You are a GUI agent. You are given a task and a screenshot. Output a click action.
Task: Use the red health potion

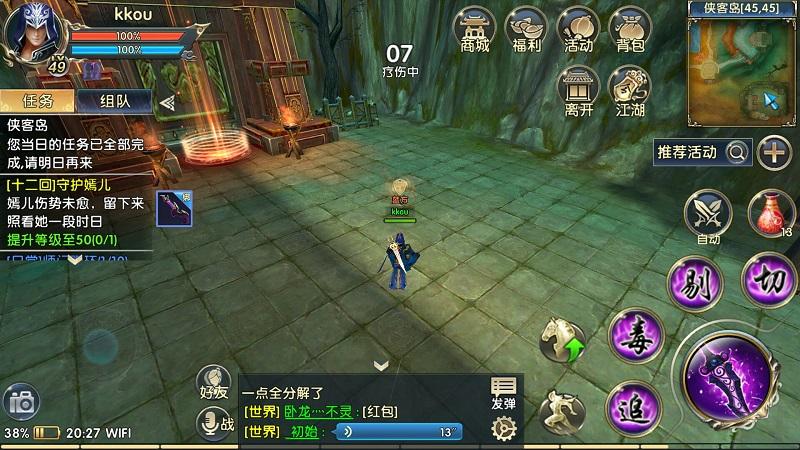point(765,214)
